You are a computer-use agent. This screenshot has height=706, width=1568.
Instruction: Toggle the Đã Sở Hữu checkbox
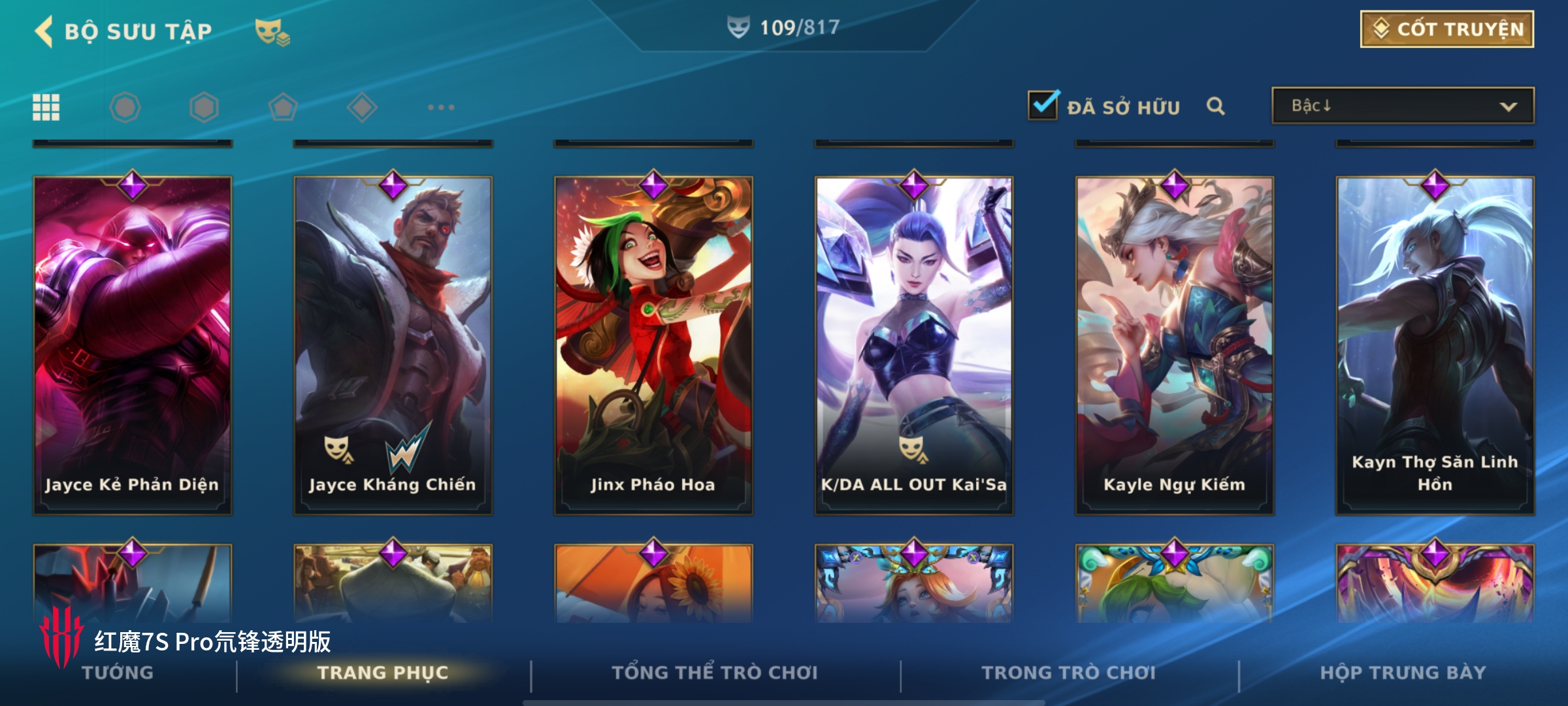[x=1043, y=106]
